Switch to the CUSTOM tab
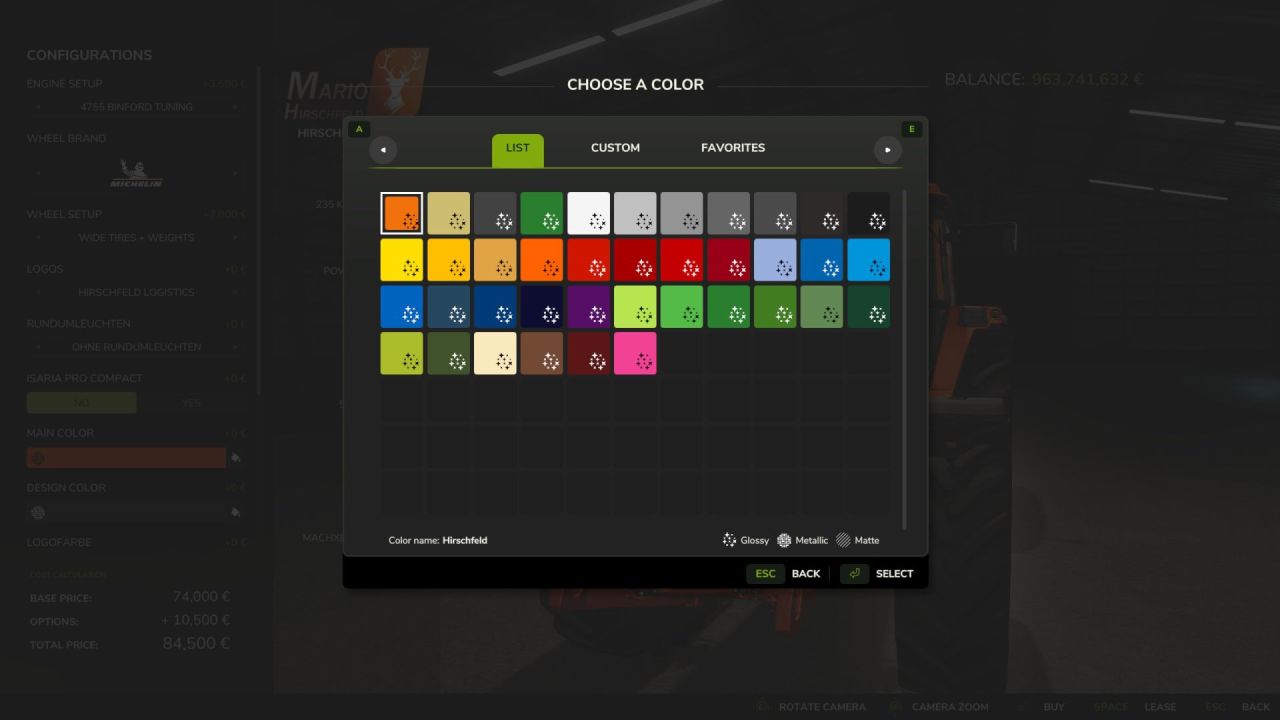 614,147
